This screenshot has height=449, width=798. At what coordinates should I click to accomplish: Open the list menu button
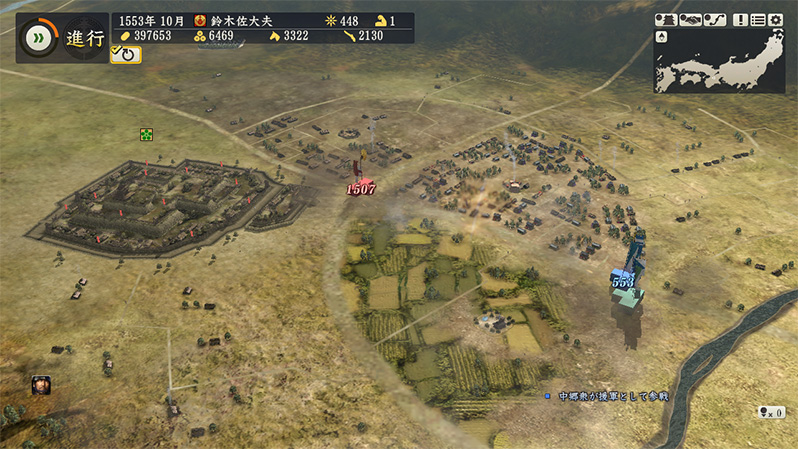tap(758, 19)
